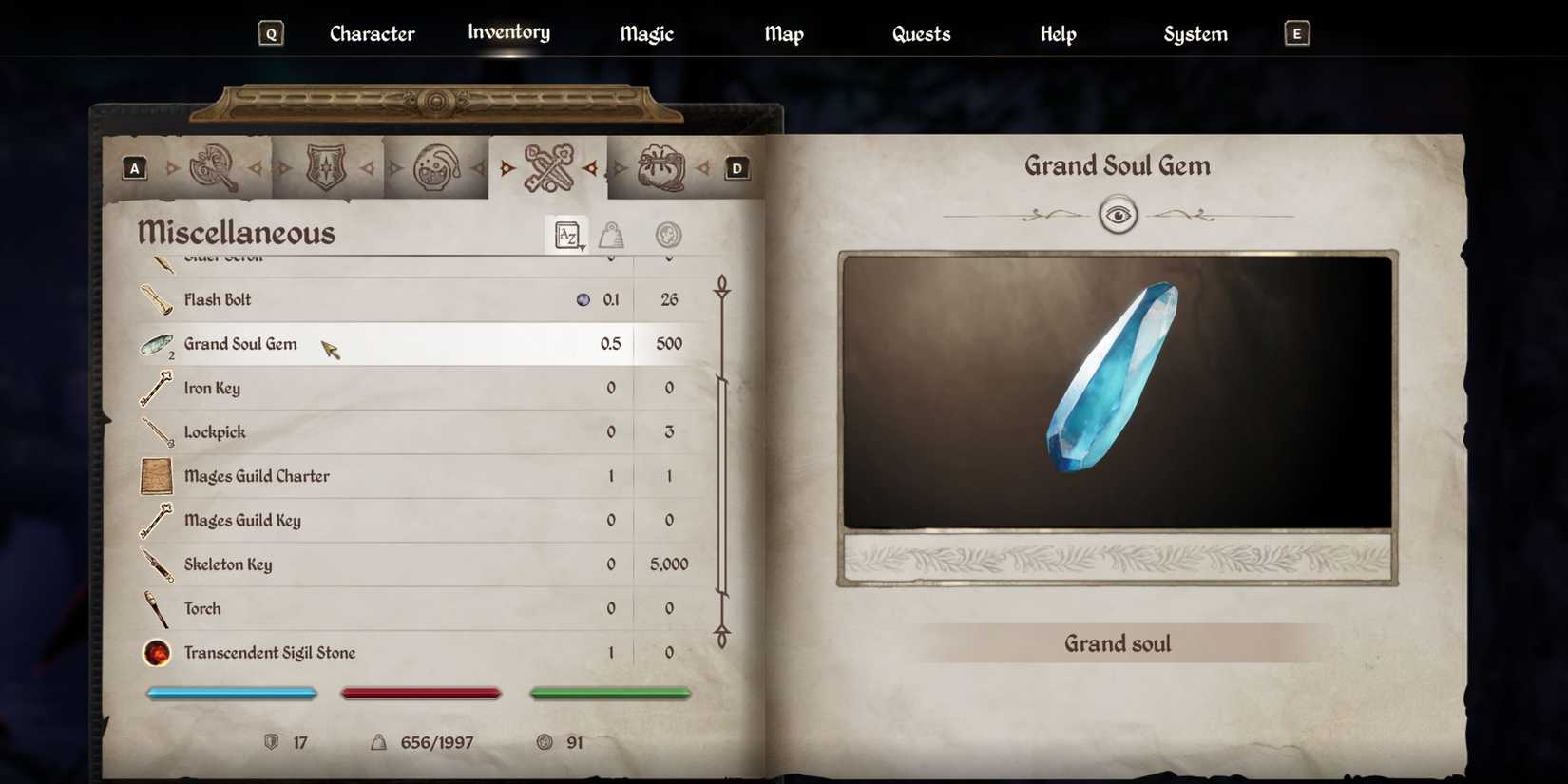Click the Grand Soul Gem item icon
The image size is (1568, 784).
(155, 344)
